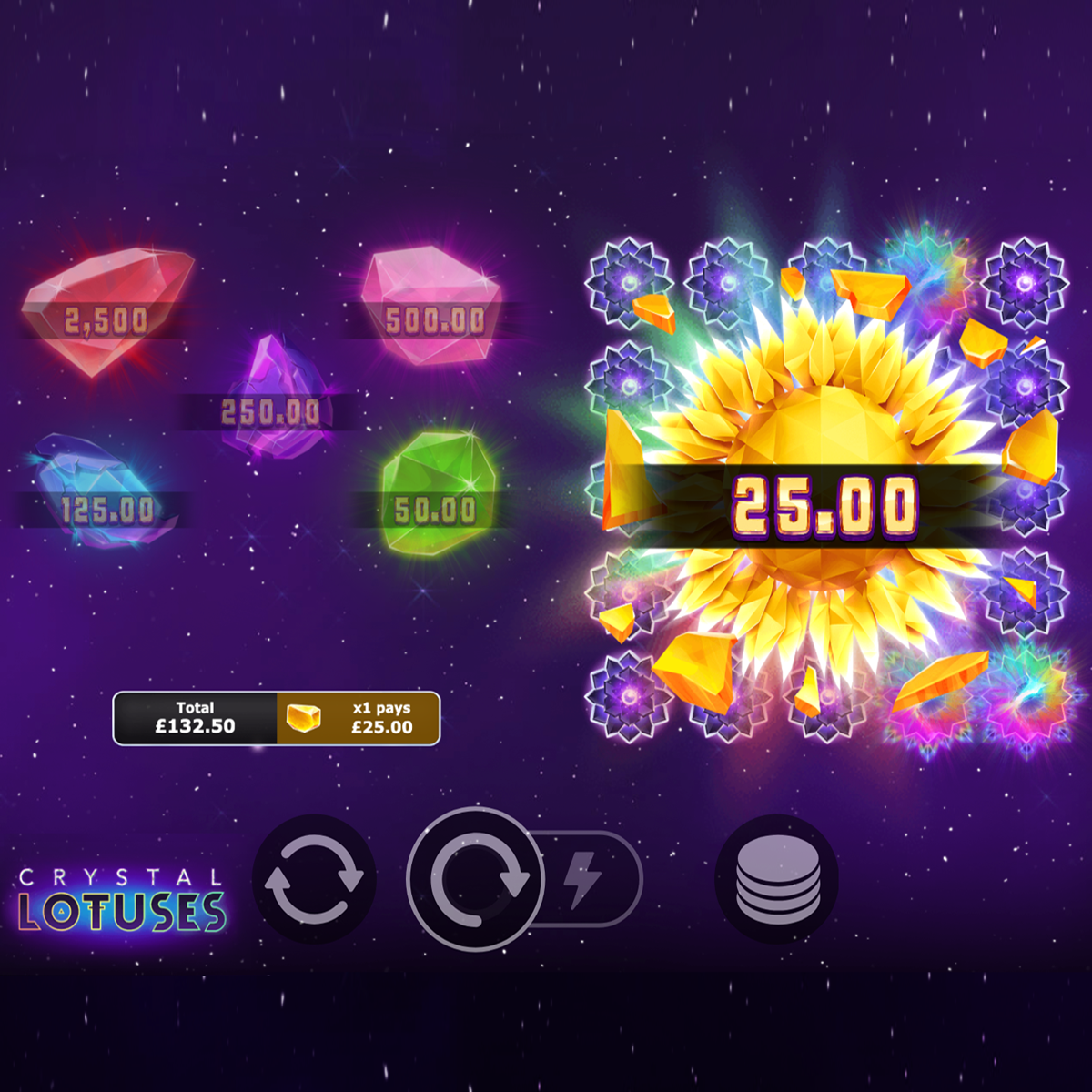1092x1092 pixels.
Task: Open the coin stack bet settings
Action: (x=777, y=880)
